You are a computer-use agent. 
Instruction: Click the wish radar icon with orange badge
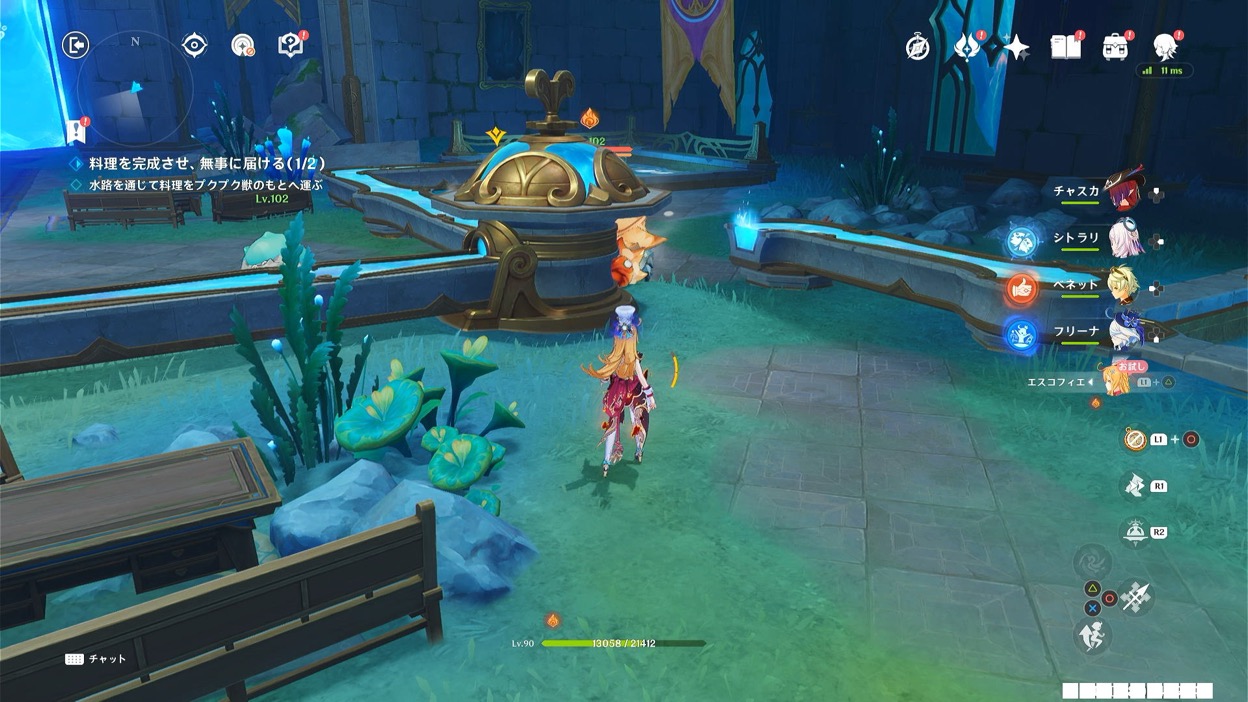(242, 45)
